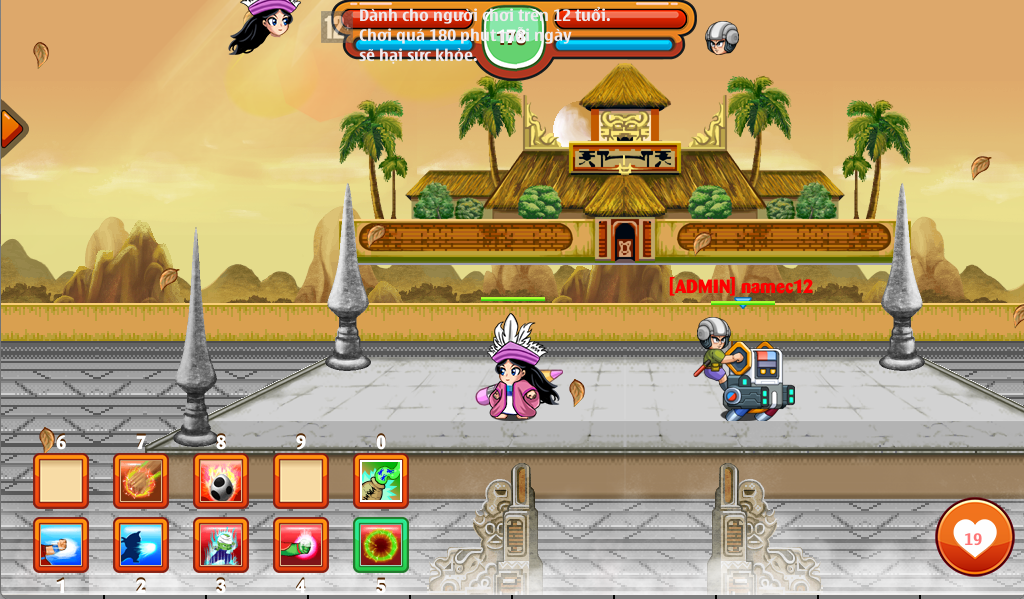Click the heart button showing 19
Screen dimensions: 1024x599
pos(974,537)
